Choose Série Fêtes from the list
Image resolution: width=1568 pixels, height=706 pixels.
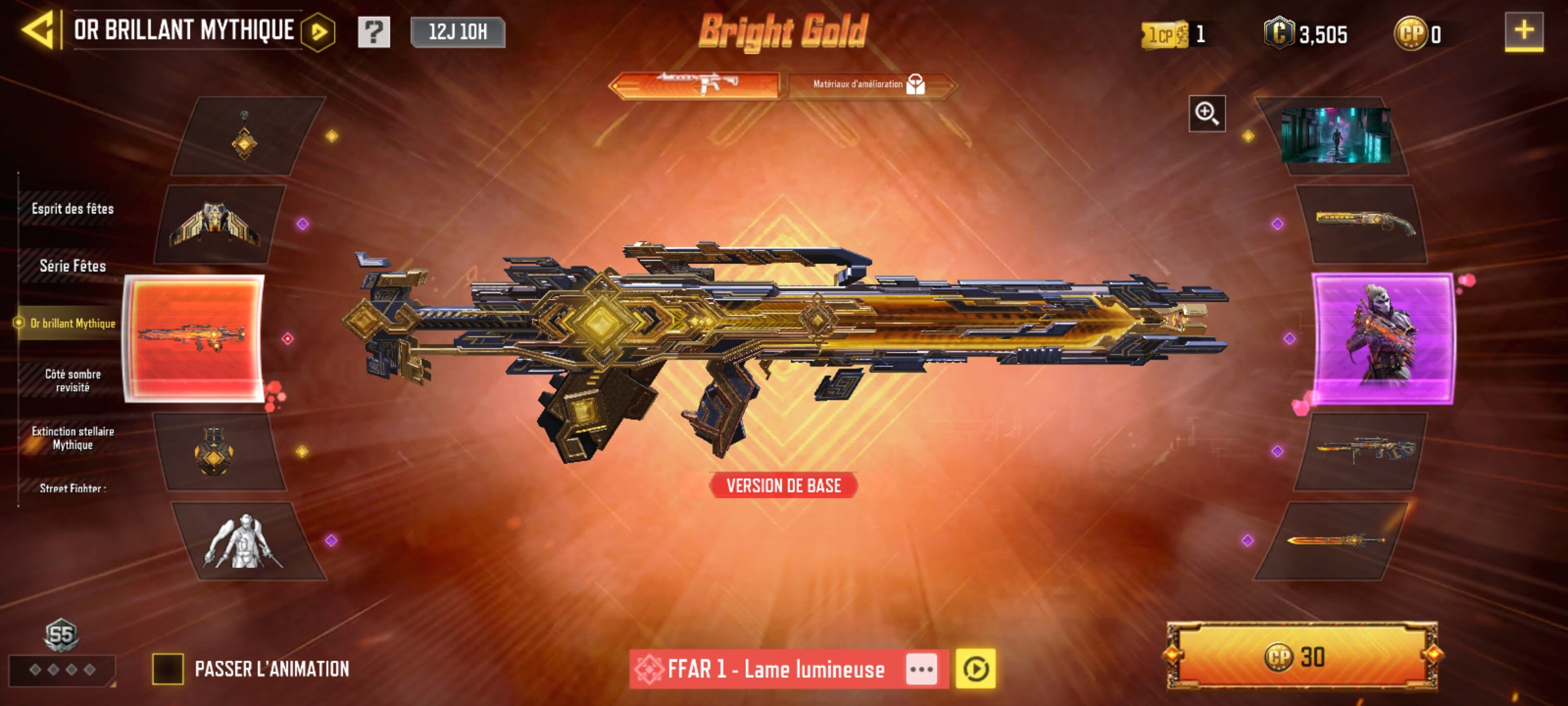73,266
